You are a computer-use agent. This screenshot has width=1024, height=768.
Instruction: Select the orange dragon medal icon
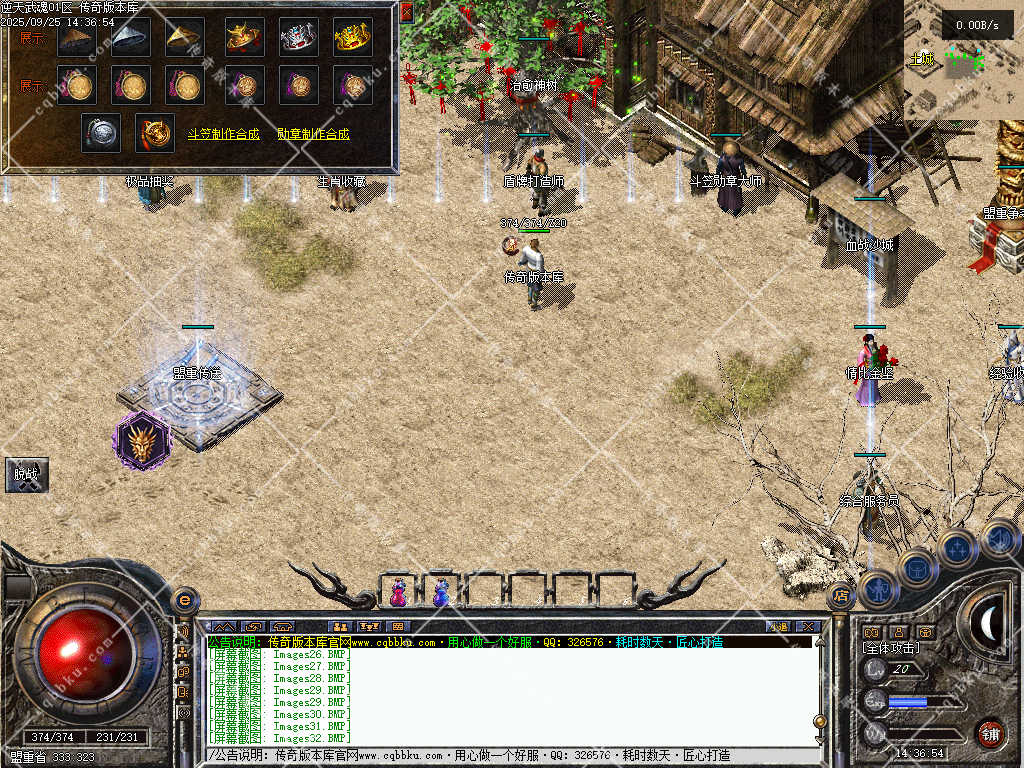coord(155,133)
